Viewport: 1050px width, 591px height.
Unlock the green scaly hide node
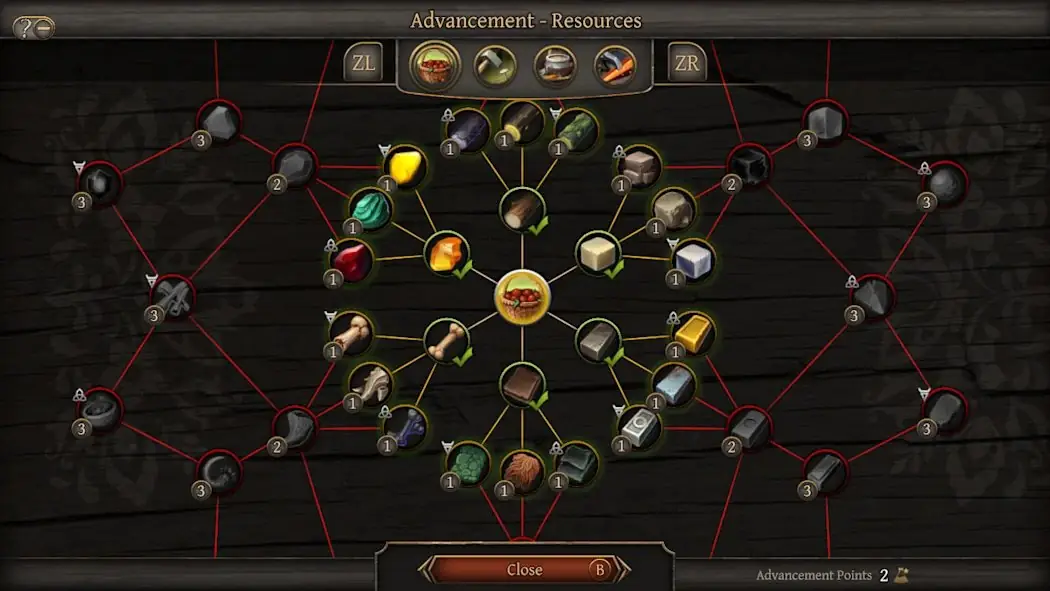tap(468, 464)
